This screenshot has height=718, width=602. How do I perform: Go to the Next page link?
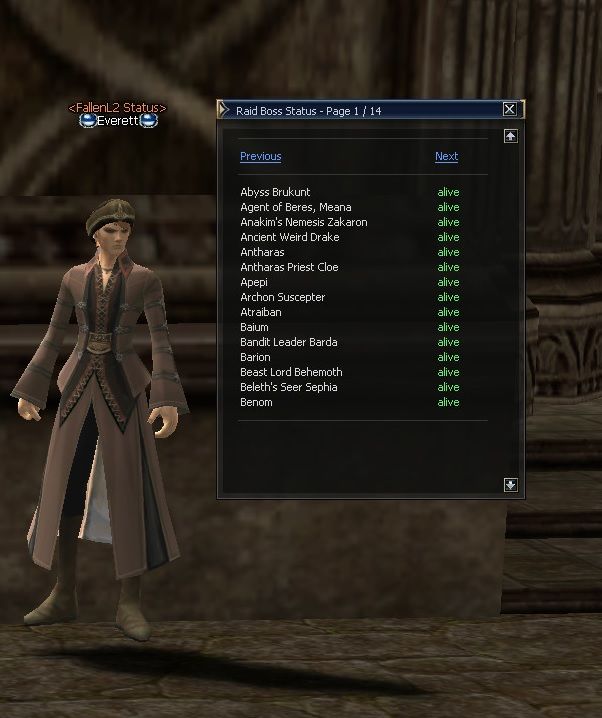(446, 156)
